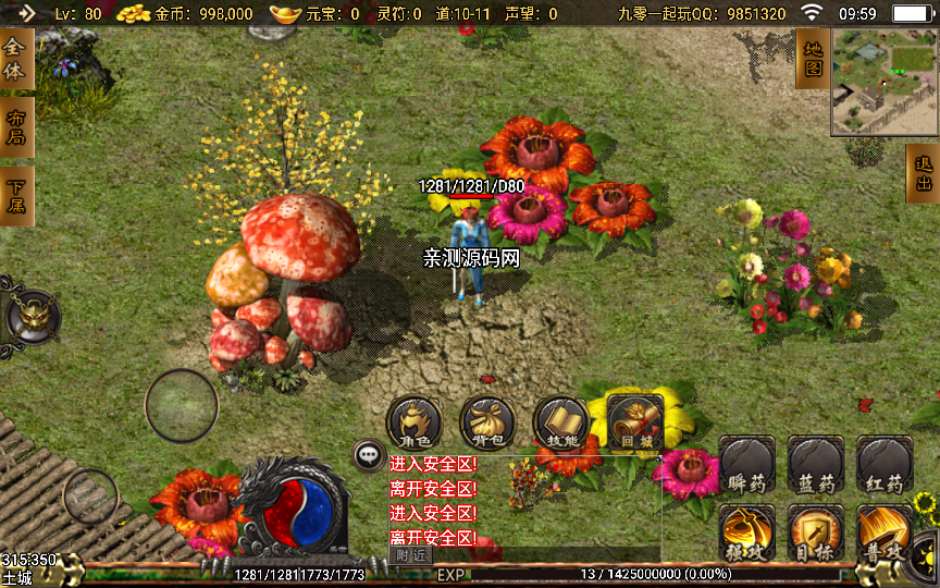
Task: Click the arrow icon beside the level
Action: coord(26,13)
